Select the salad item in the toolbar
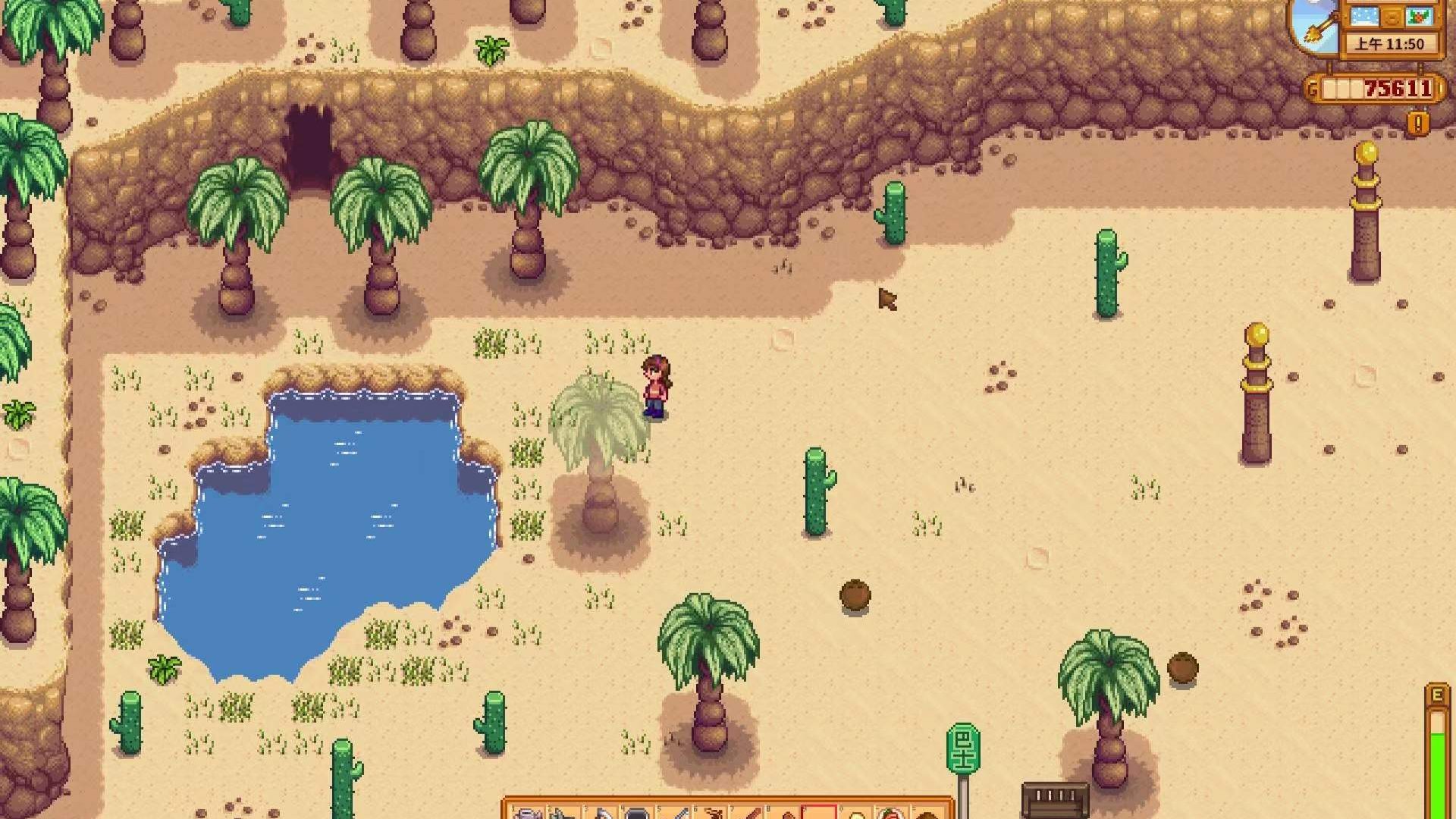 click(x=893, y=810)
